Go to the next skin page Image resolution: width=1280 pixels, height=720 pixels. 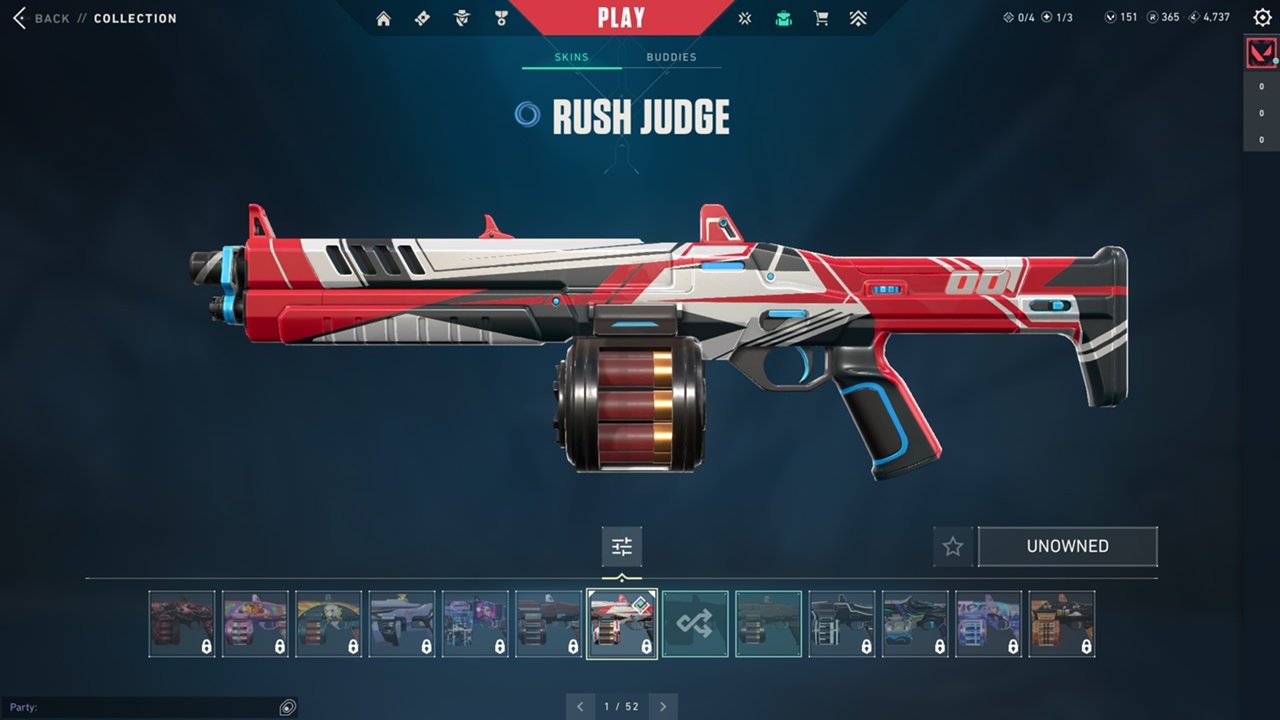tap(663, 707)
